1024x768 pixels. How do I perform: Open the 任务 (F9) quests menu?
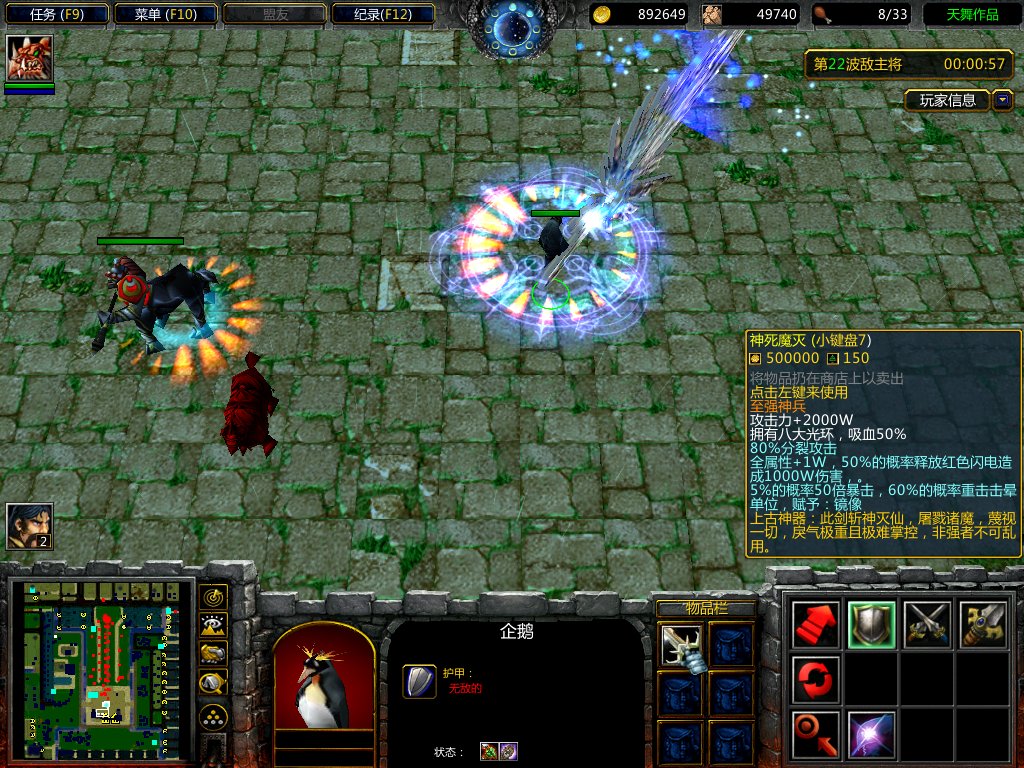click(x=56, y=14)
